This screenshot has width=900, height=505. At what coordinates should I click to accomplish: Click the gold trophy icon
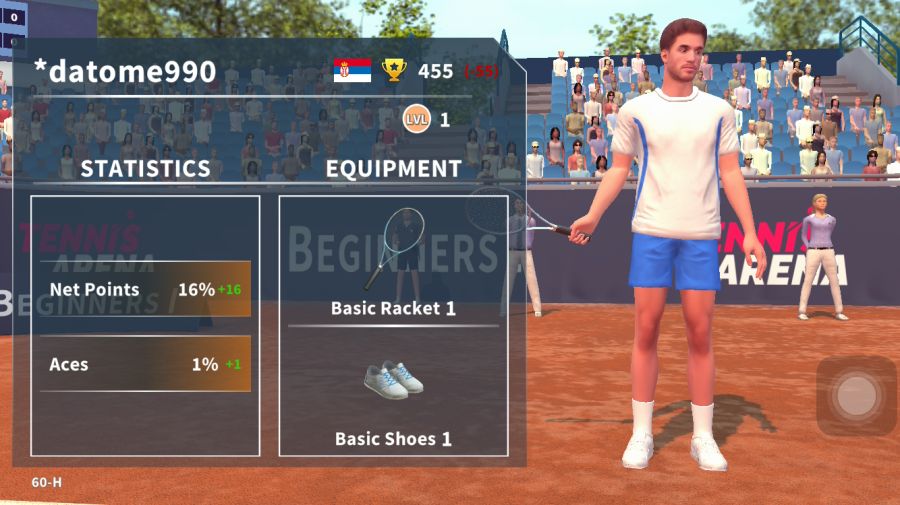coord(395,70)
